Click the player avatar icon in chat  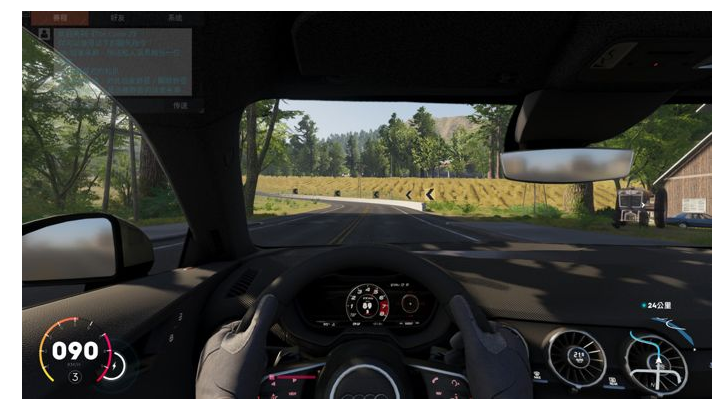pyautogui.click(x=44, y=34)
